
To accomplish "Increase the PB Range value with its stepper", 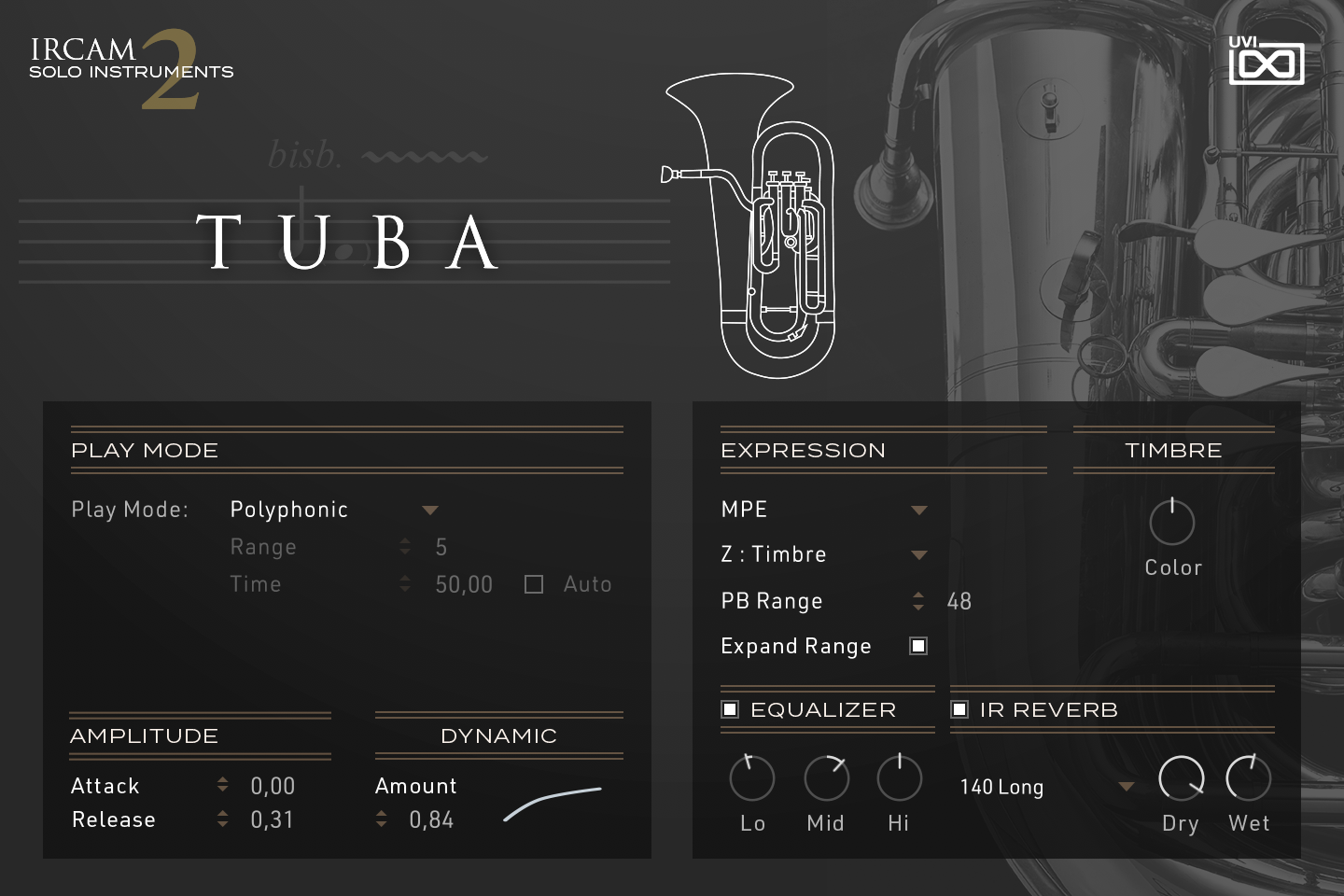I will click(918, 595).
